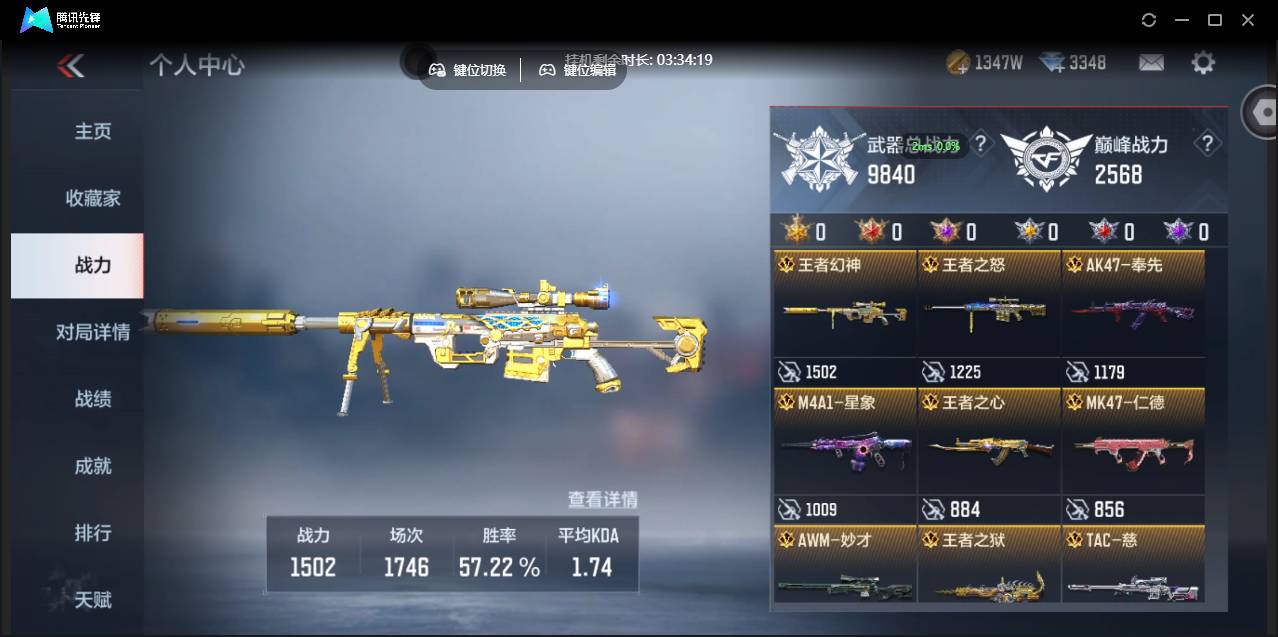Select the MK47-仁德 weapon card
1278x637 pixels.
1133,449
